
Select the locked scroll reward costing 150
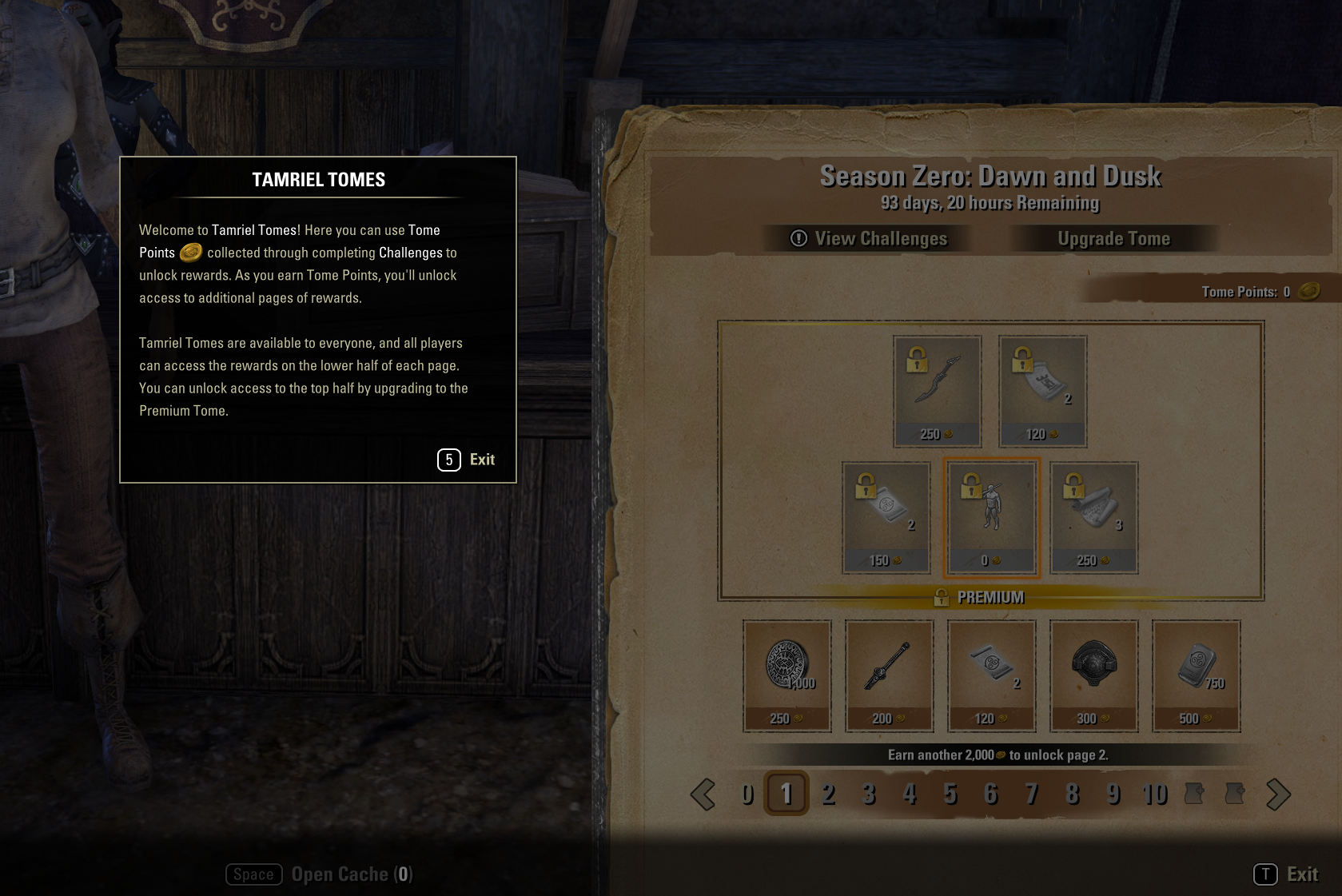point(886,516)
